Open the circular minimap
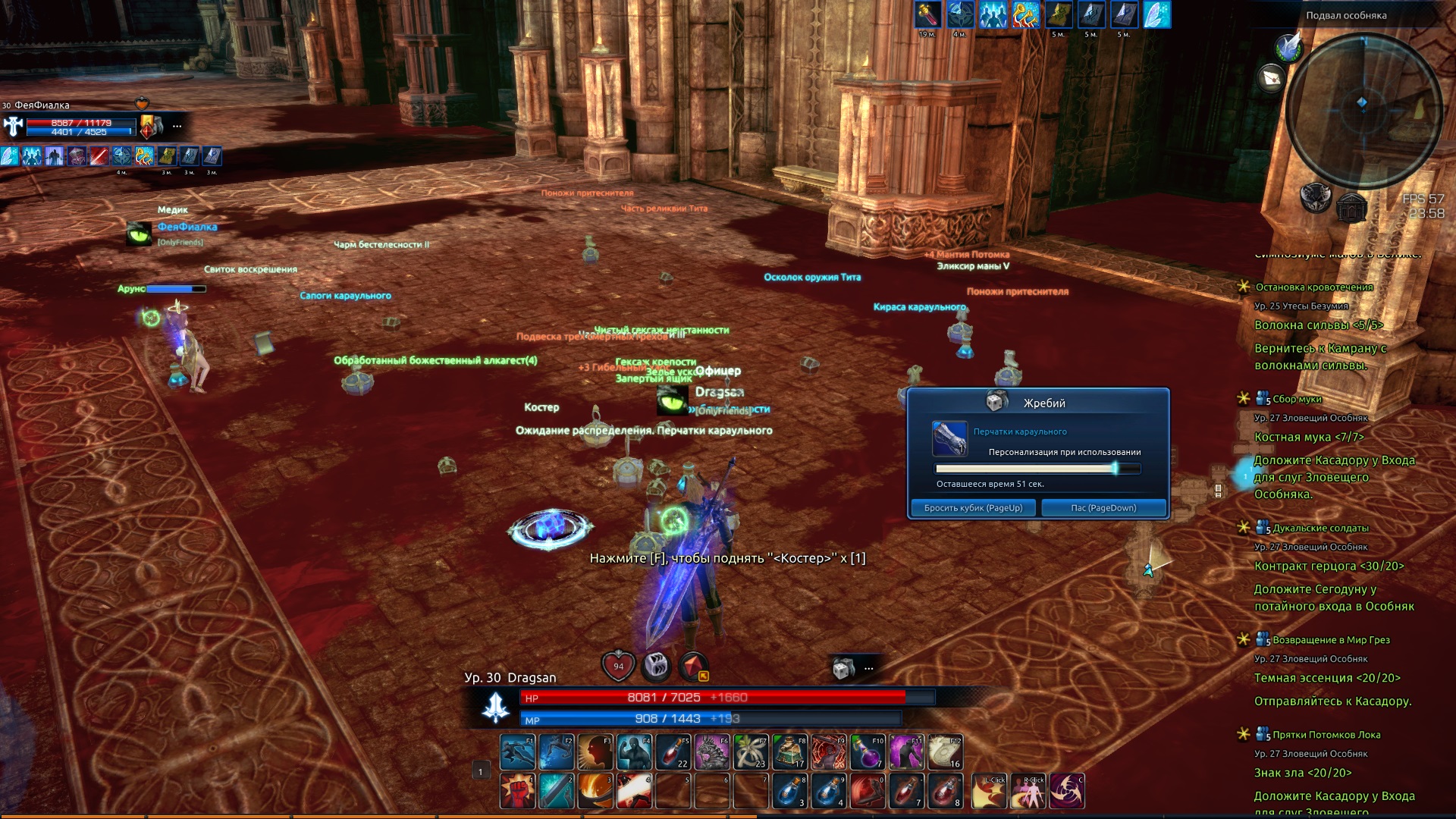This screenshot has height=819, width=1456. pyautogui.click(x=1362, y=102)
